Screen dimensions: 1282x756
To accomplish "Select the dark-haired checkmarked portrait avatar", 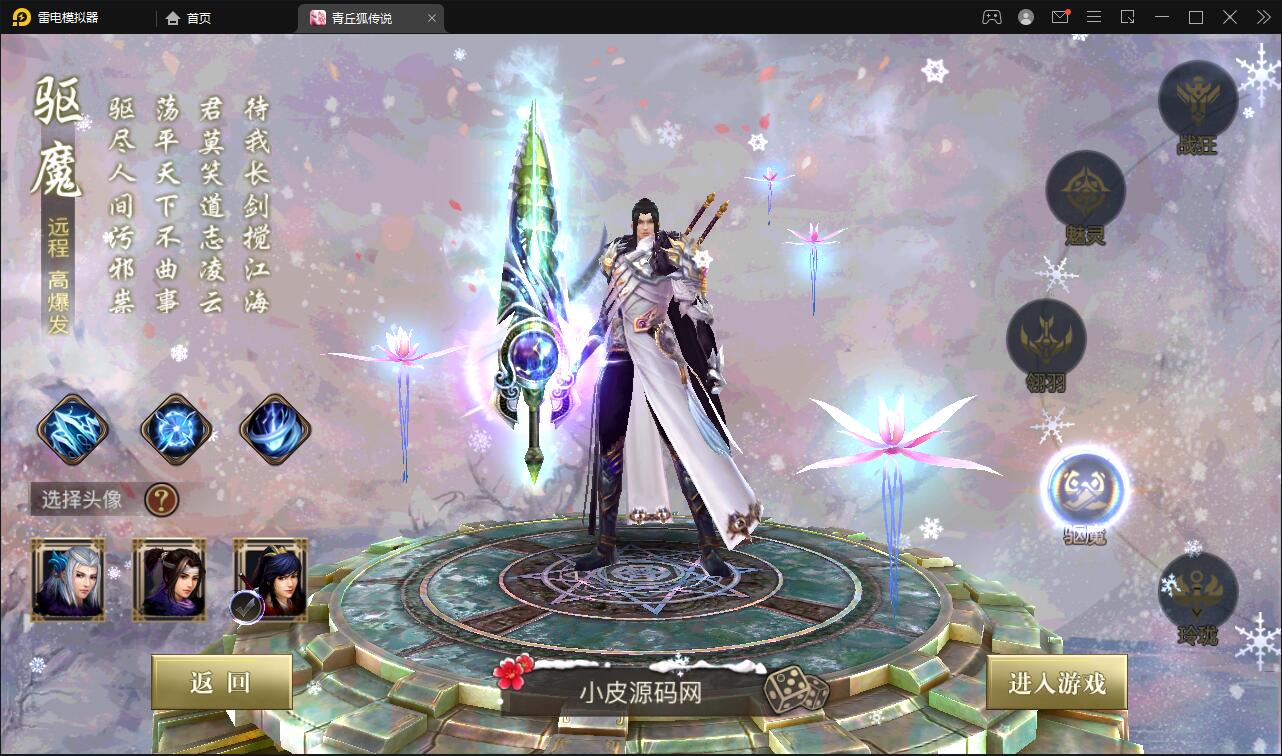I will (x=271, y=580).
